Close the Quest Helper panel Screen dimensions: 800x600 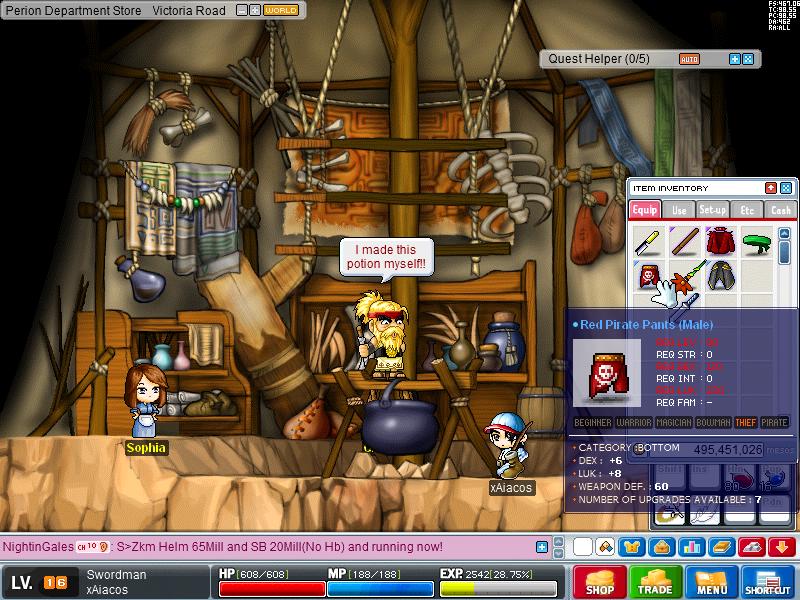point(748,59)
